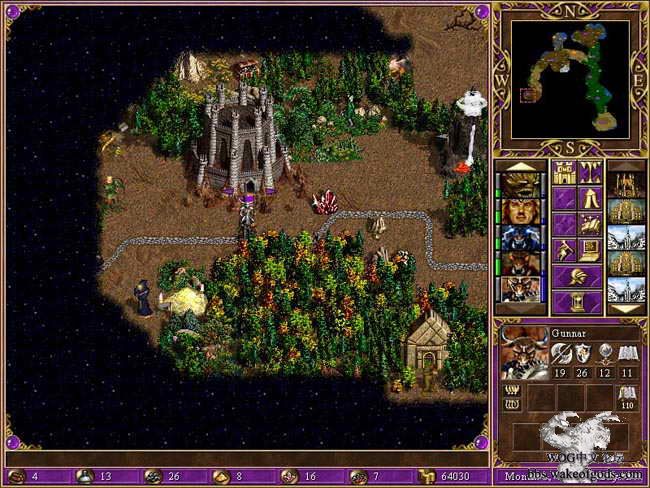Put the hero to sleep with tent button
The width and height of the screenshot is (650, 488).
click(590, 198)
